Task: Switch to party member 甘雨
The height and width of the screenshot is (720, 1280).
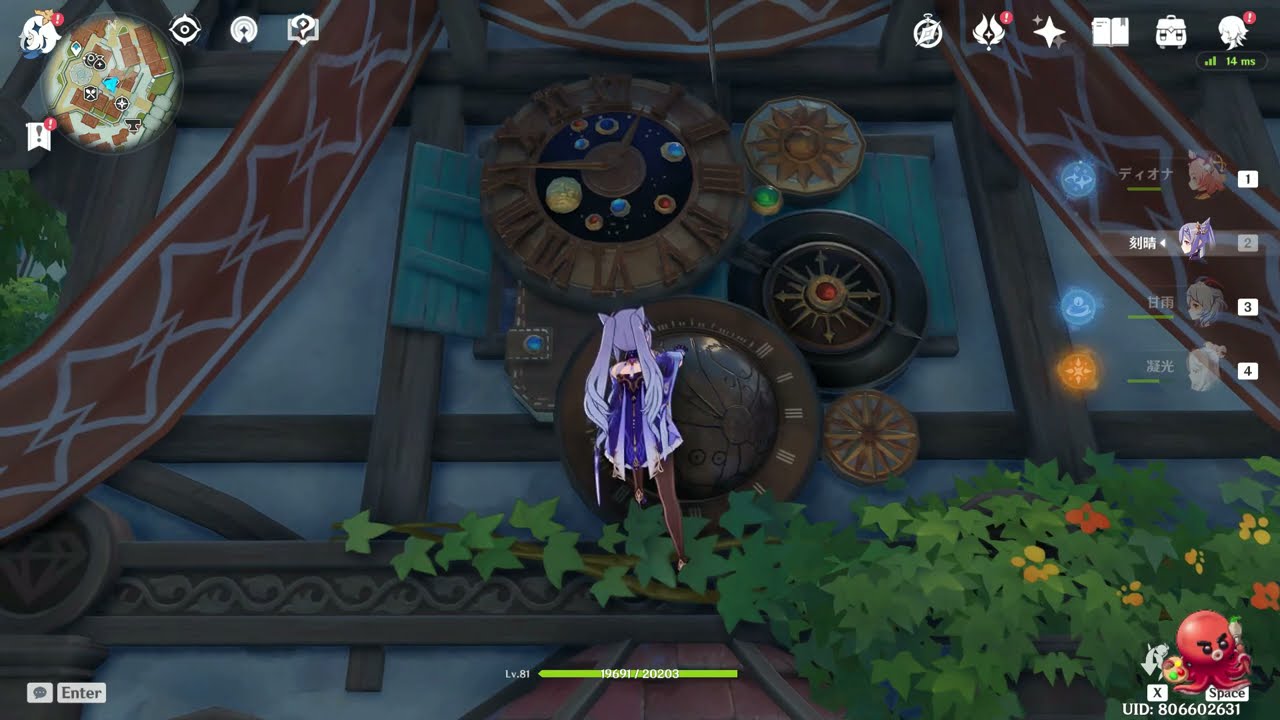Action: (x=1204, y=304)
